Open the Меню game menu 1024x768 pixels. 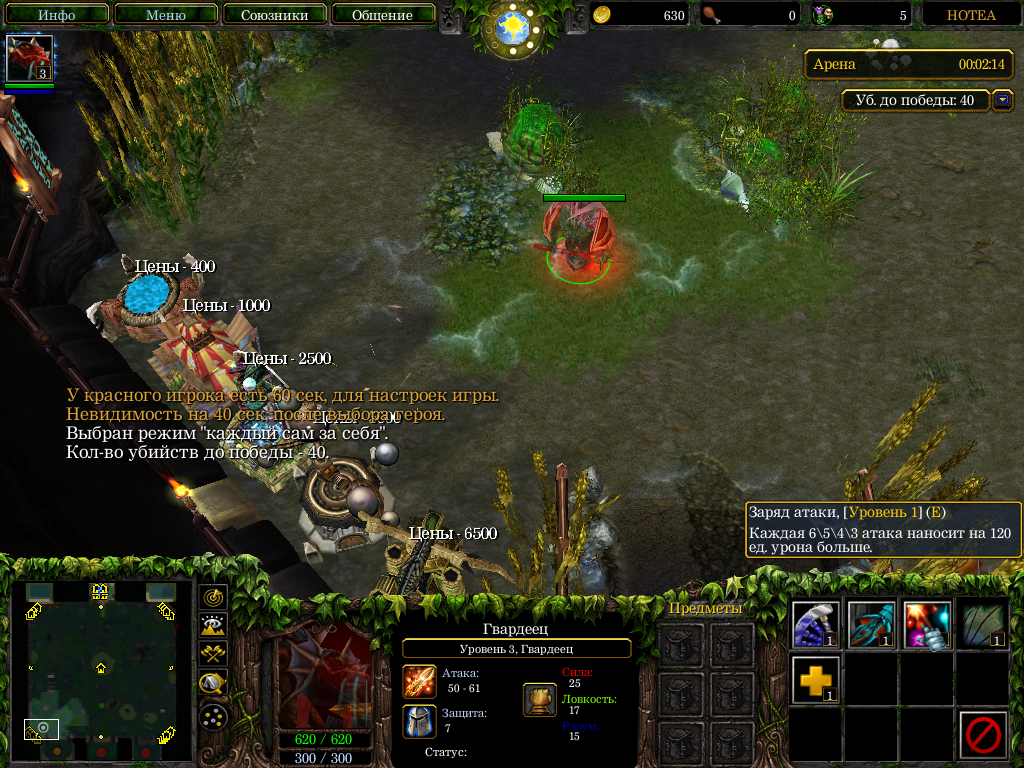[x=165, y=15]
